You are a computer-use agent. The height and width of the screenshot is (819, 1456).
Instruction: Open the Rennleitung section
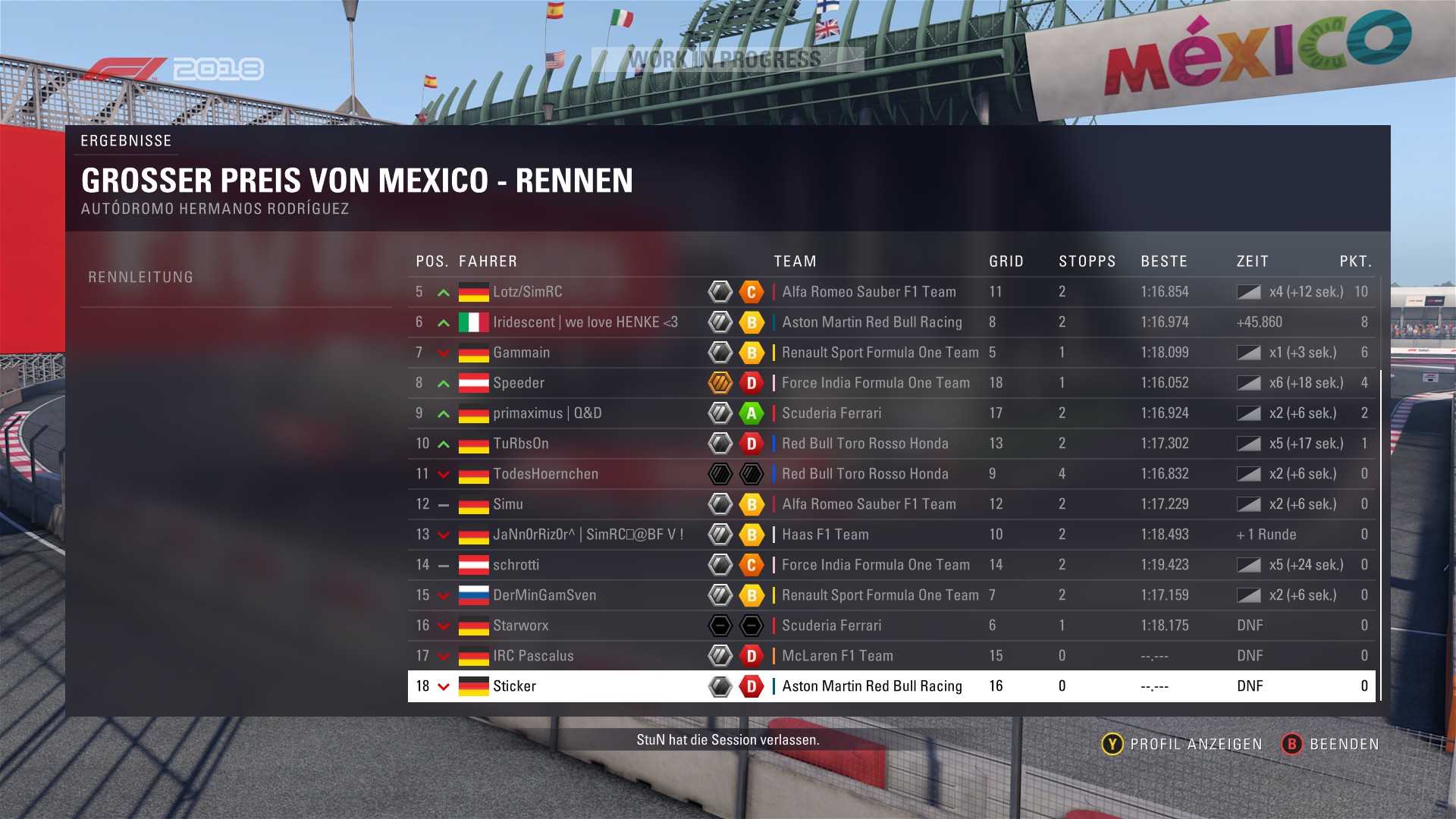pyautogui.click(x=141, y=278)
